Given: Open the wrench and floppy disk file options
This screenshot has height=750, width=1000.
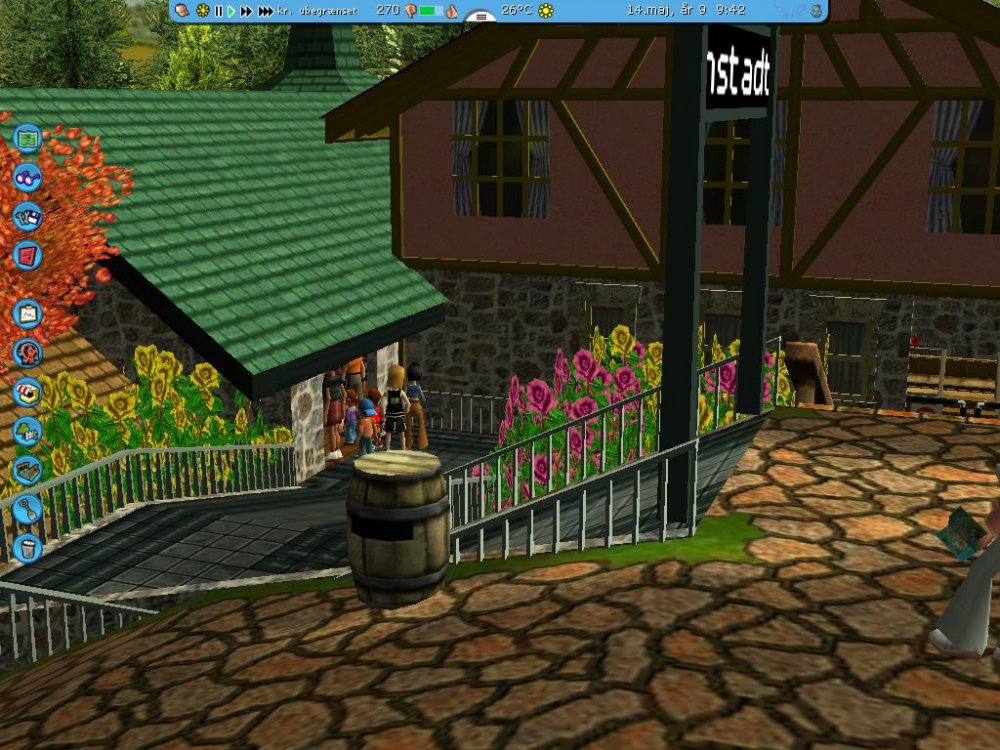Looking at the screenshot, I should click(x=27, y=216).
